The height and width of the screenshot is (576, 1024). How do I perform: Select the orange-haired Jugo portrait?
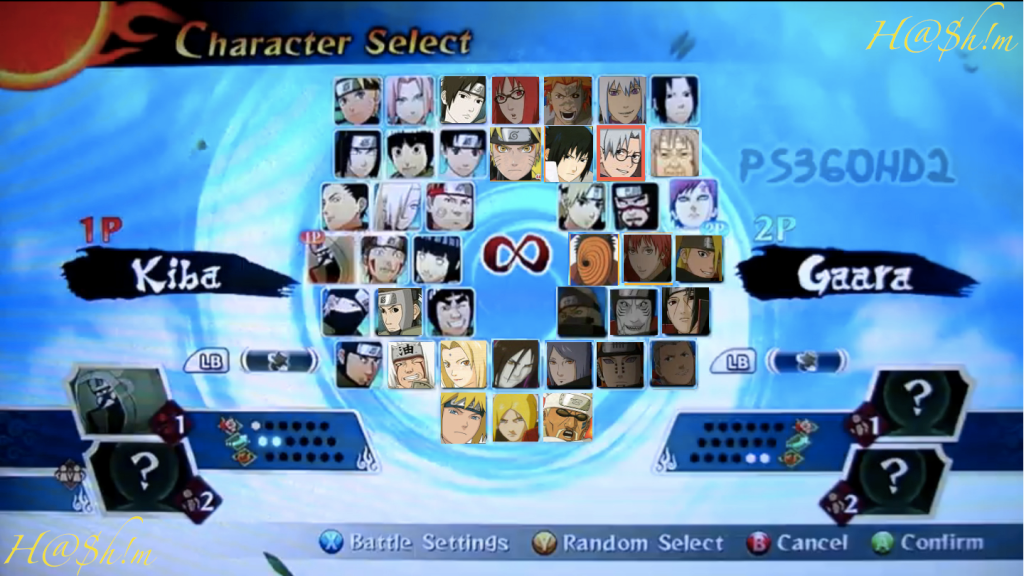[x=568, y=100]
